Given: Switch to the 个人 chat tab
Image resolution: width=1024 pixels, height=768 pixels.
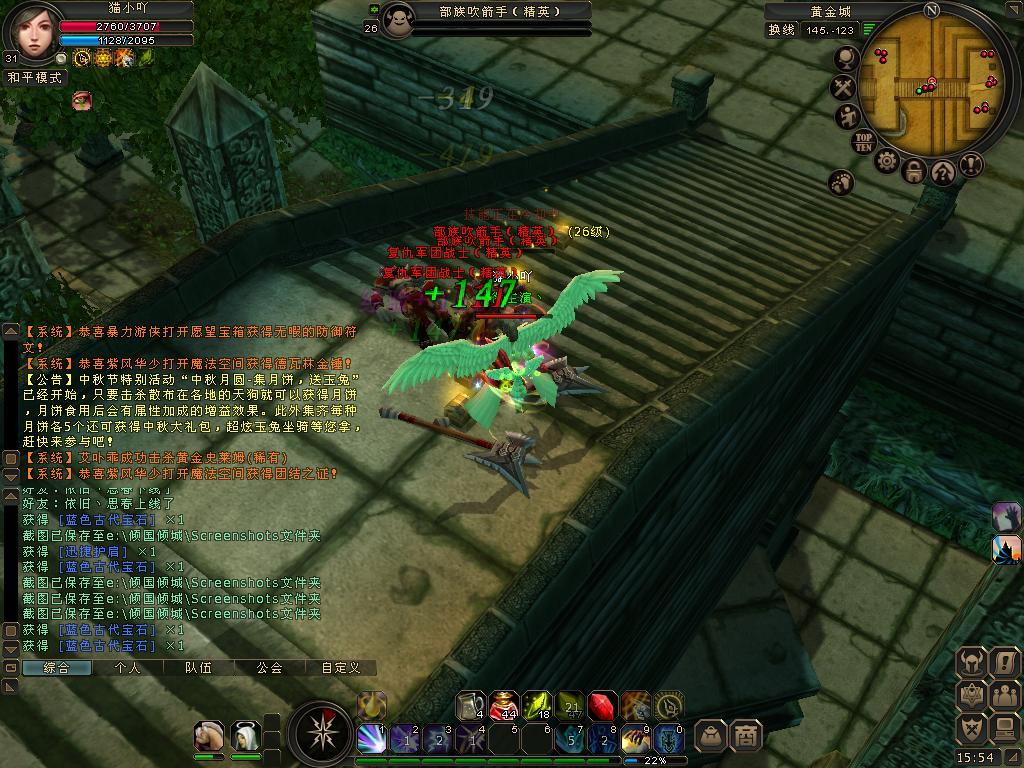Looking at the screenshot, I should [x=128, y=668].
